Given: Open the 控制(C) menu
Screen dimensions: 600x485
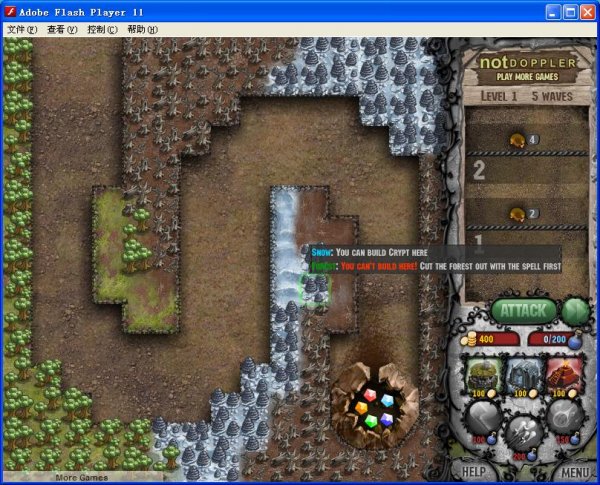Looking at the screenshot, I should coord(102,30).
